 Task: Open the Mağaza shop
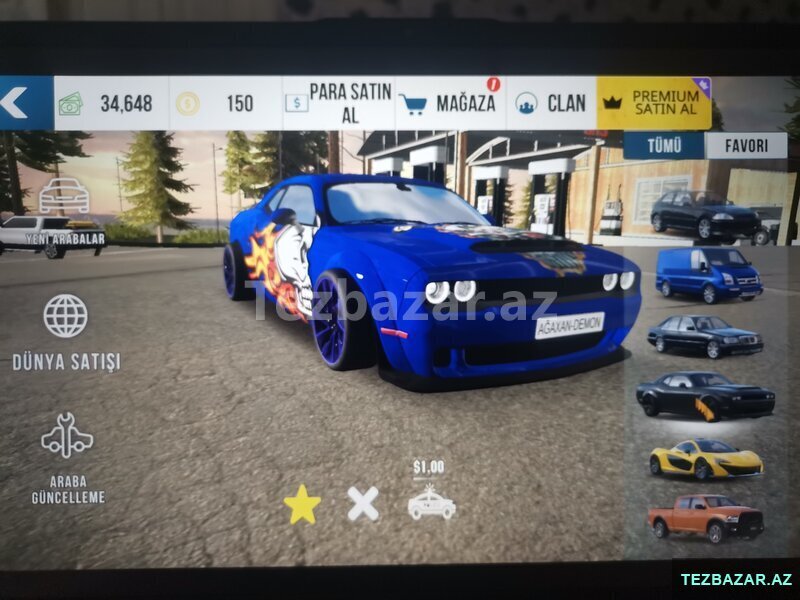(450, 103)
